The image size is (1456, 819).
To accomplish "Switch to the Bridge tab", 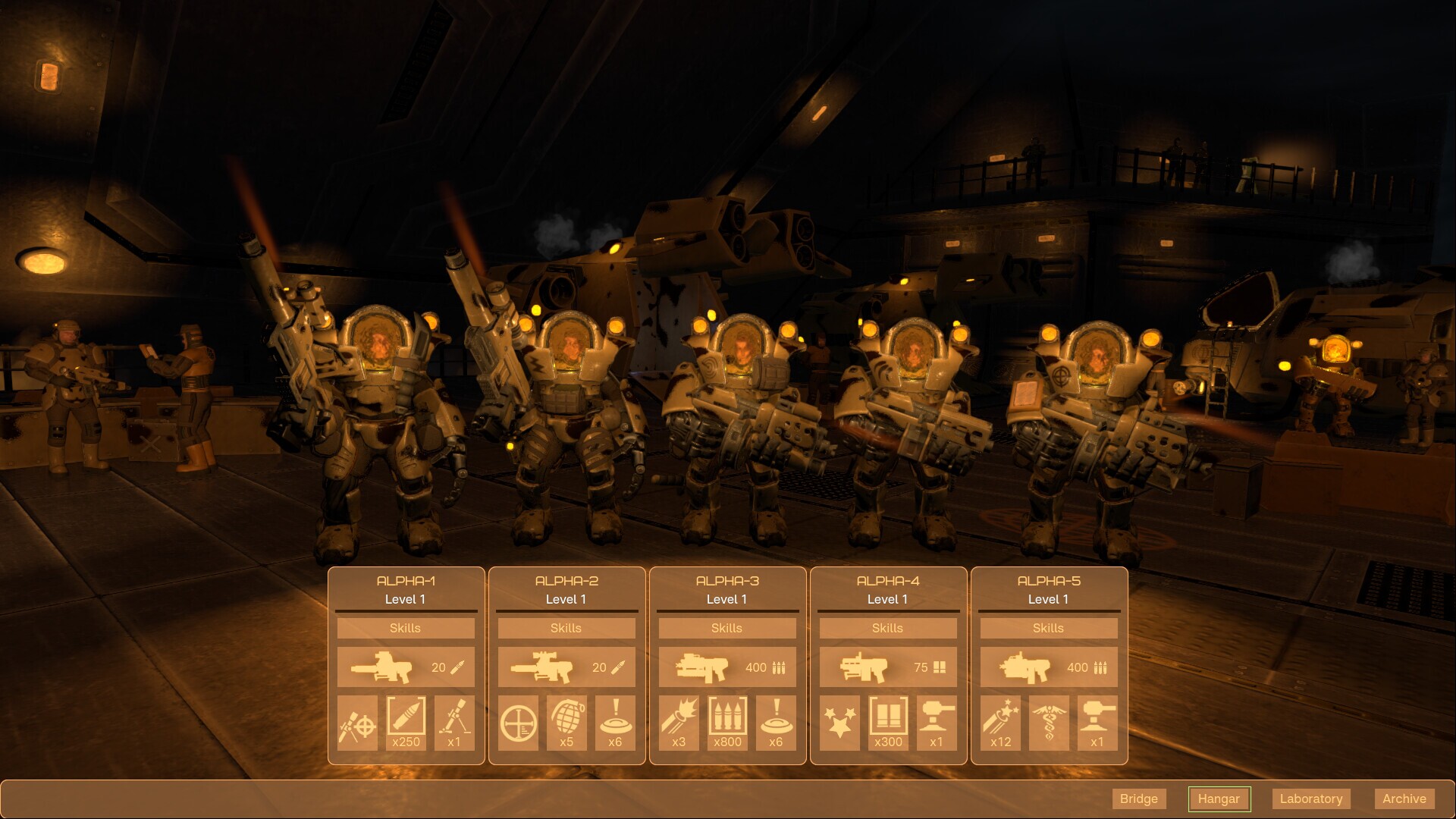I will [1139, 799].
